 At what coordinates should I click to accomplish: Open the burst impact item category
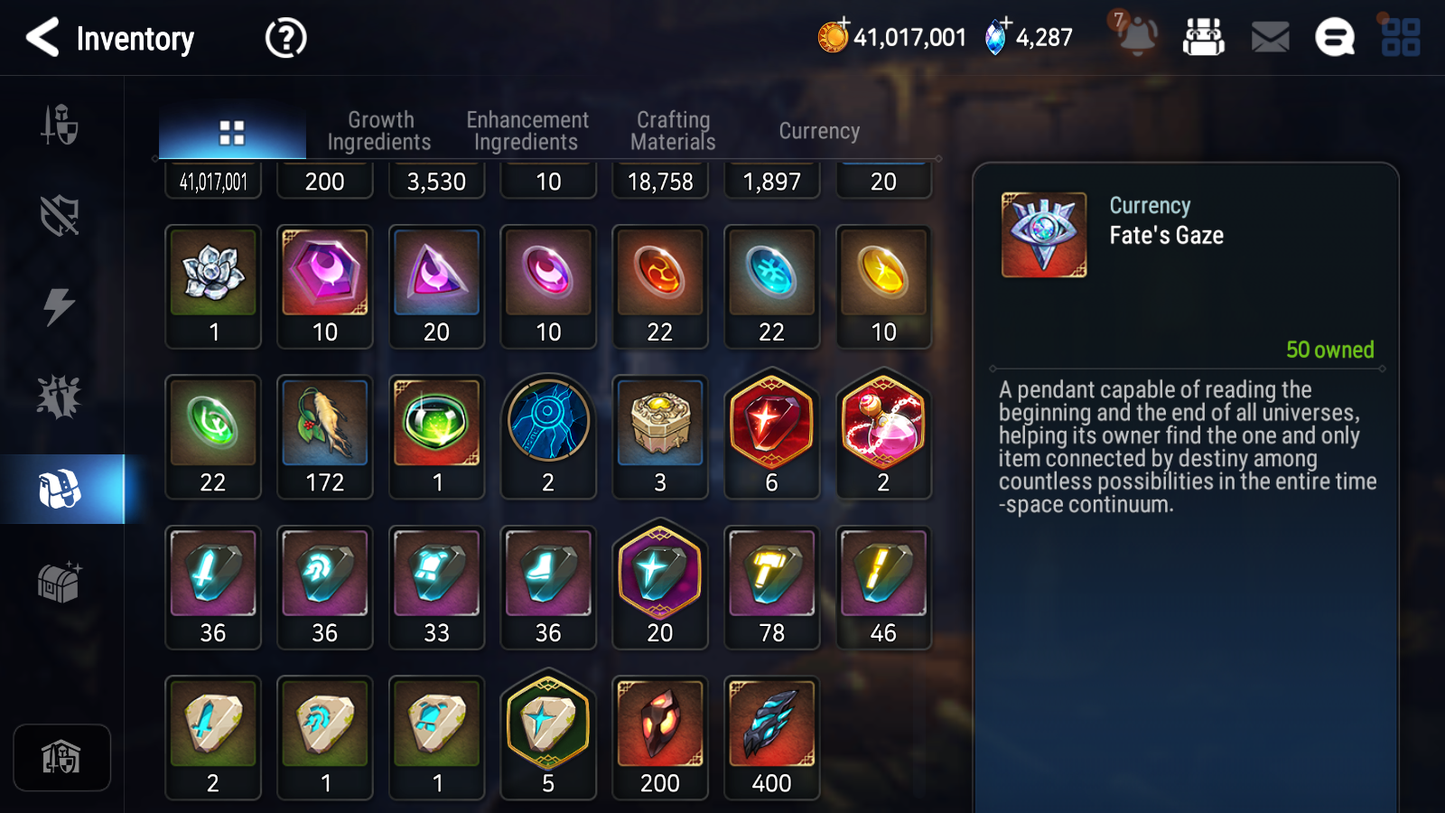coord(62,396)
